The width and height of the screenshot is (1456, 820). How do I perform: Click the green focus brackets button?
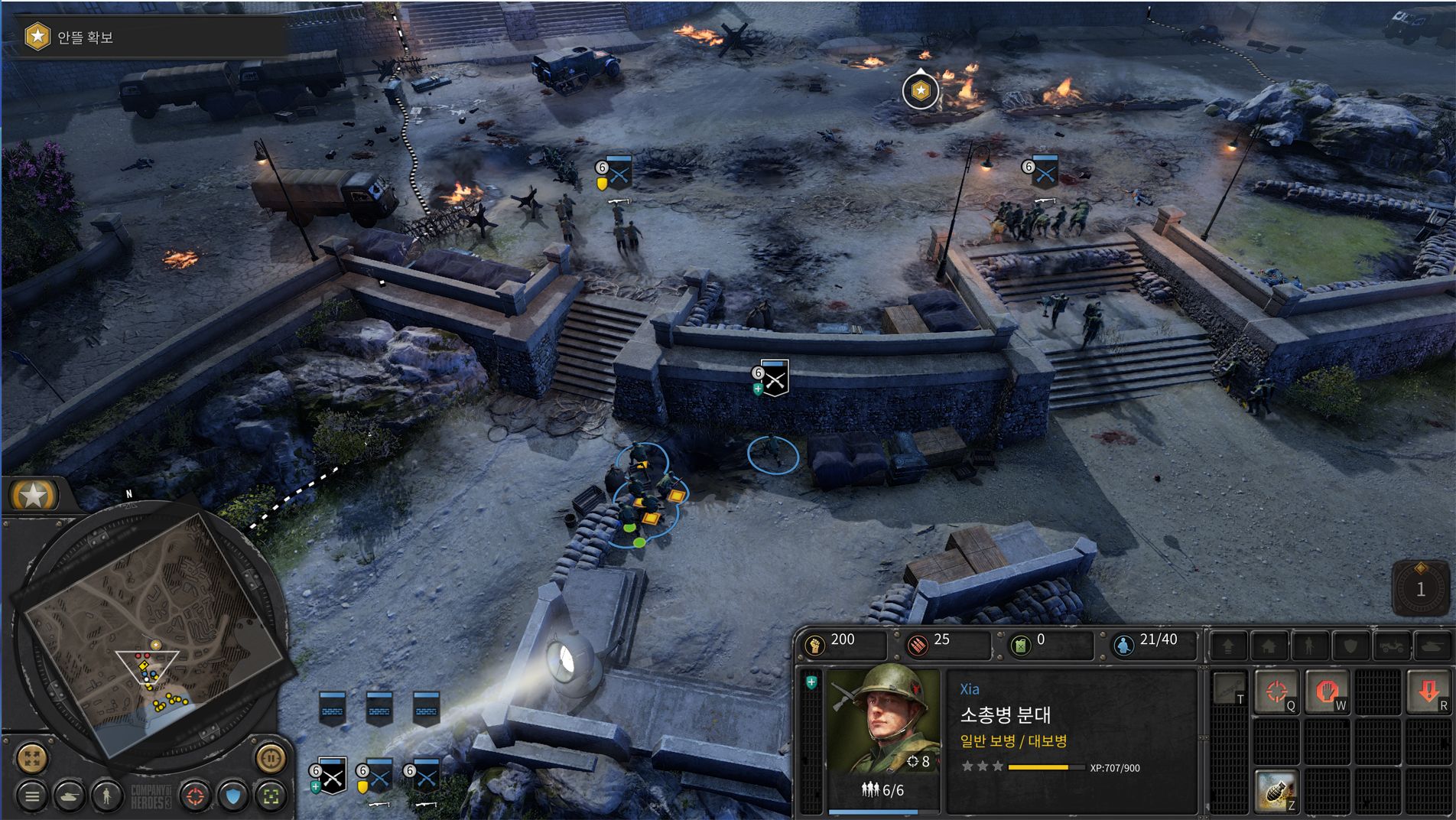271,796
